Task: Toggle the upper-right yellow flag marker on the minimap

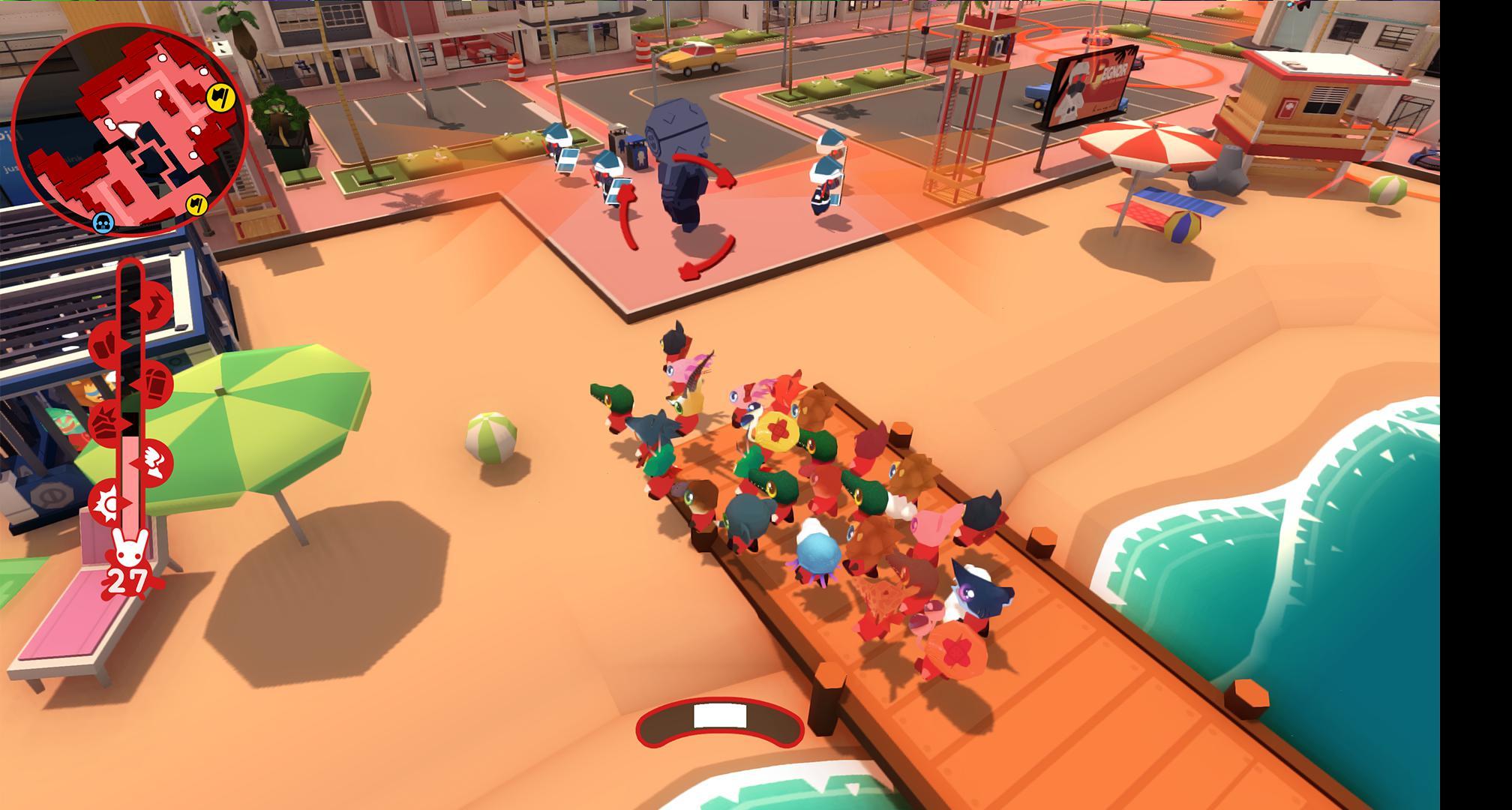Action: tap(223, 97)
